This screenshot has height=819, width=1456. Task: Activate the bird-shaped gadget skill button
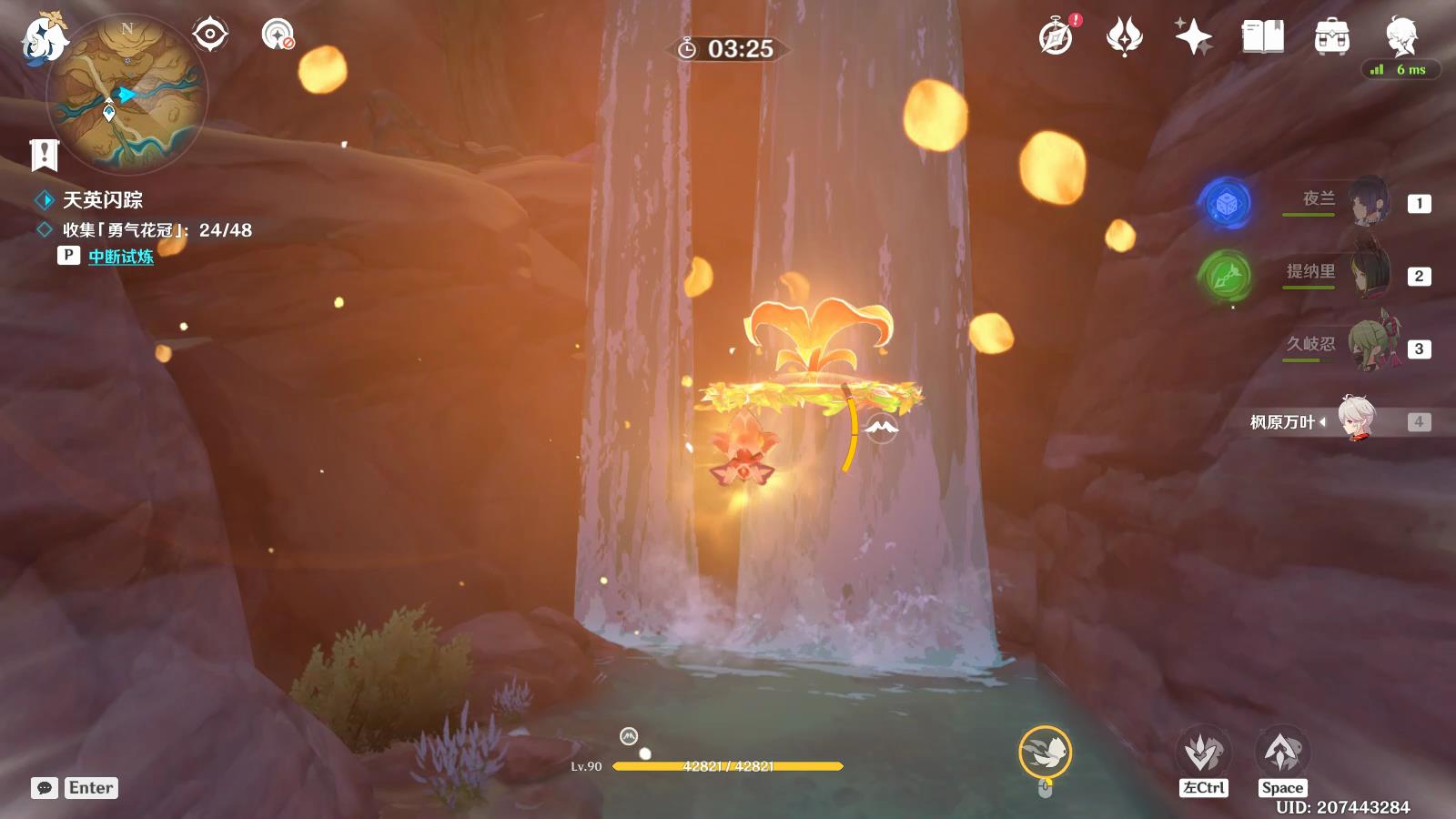click(1045, 752)
